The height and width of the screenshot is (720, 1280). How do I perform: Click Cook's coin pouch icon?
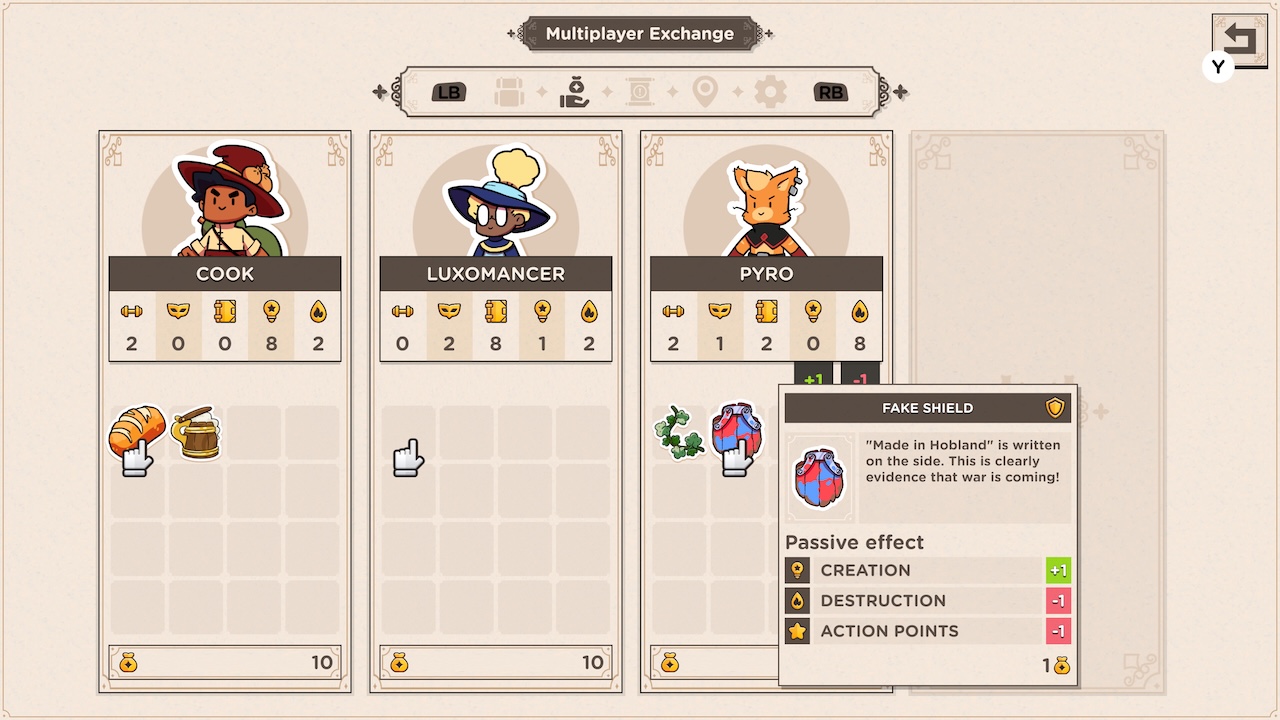click(x=127, y=662)
